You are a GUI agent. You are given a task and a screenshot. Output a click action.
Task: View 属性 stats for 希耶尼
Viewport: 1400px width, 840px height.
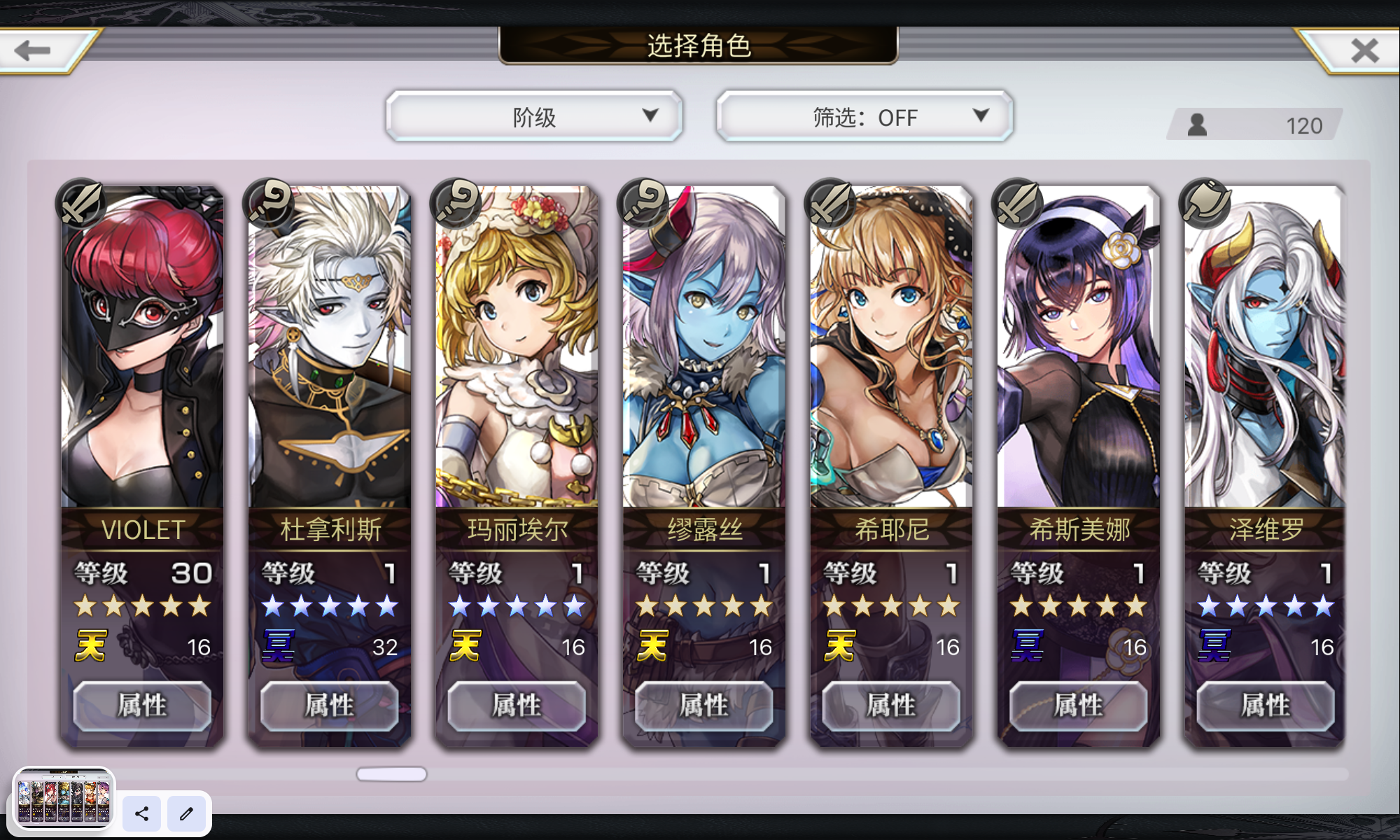[x=890, y=706]
